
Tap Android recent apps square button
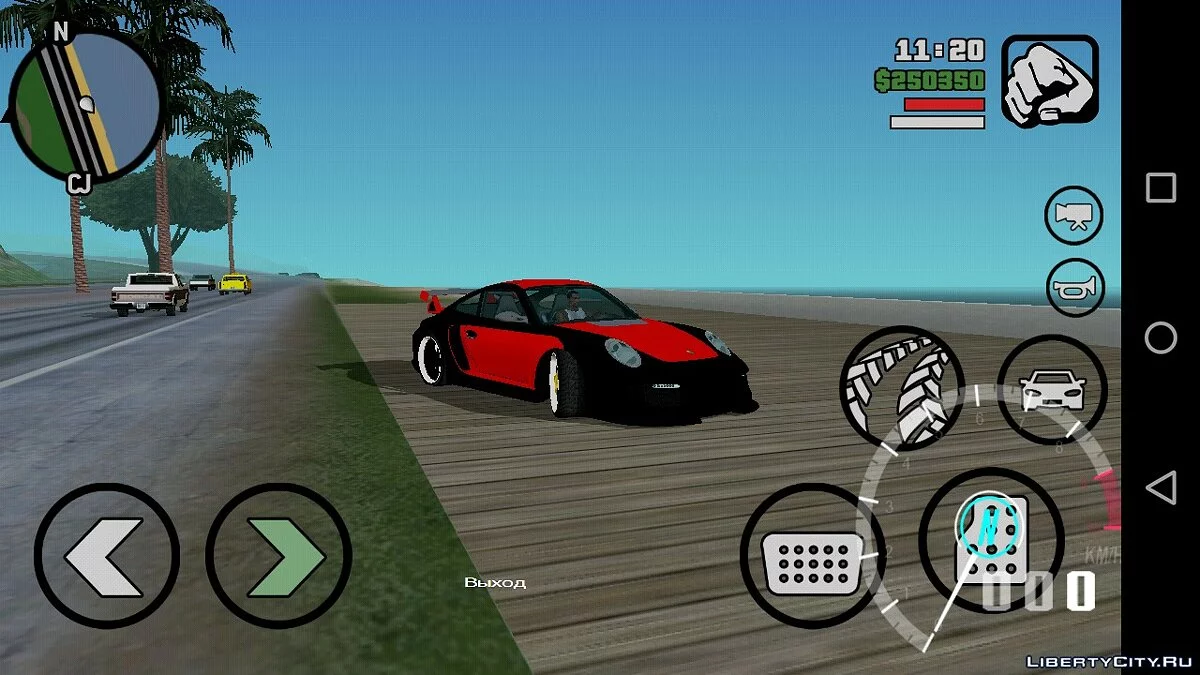[1160, 188]
